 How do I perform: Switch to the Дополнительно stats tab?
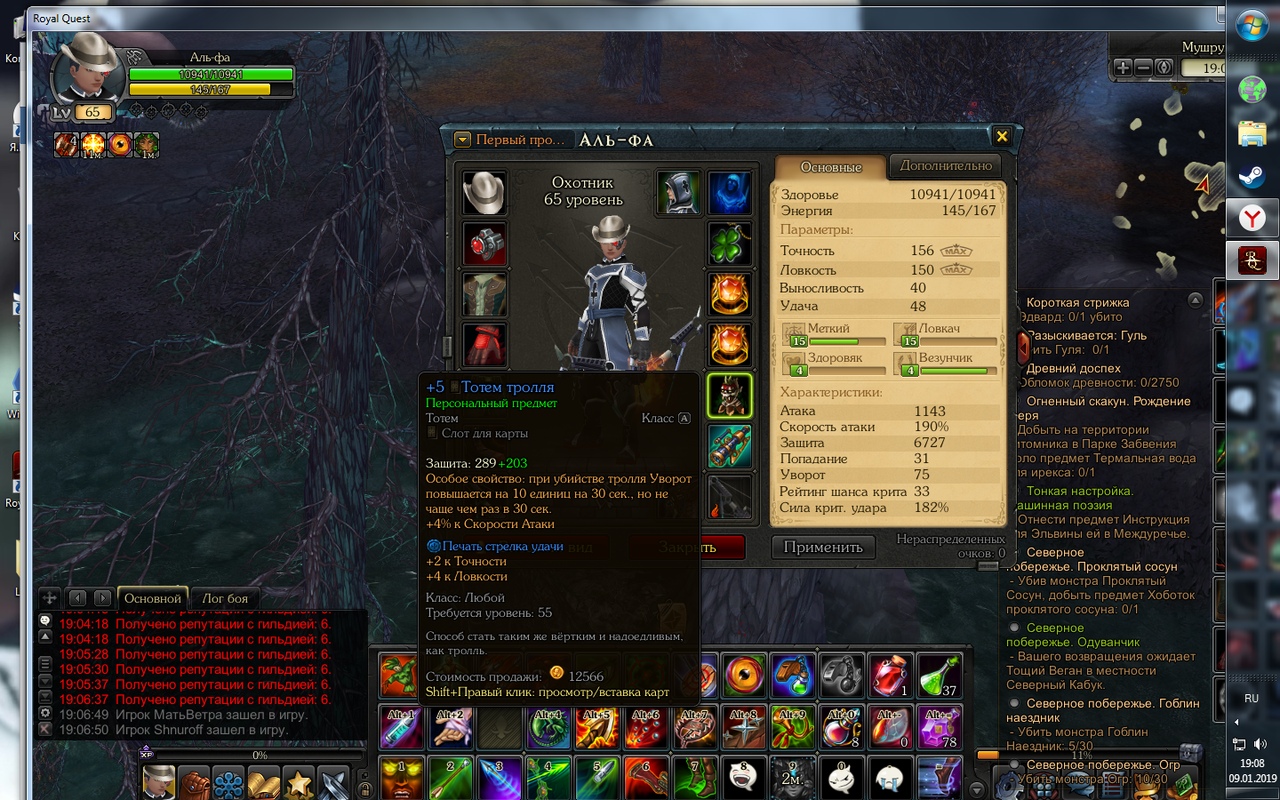tap(945, 166)
